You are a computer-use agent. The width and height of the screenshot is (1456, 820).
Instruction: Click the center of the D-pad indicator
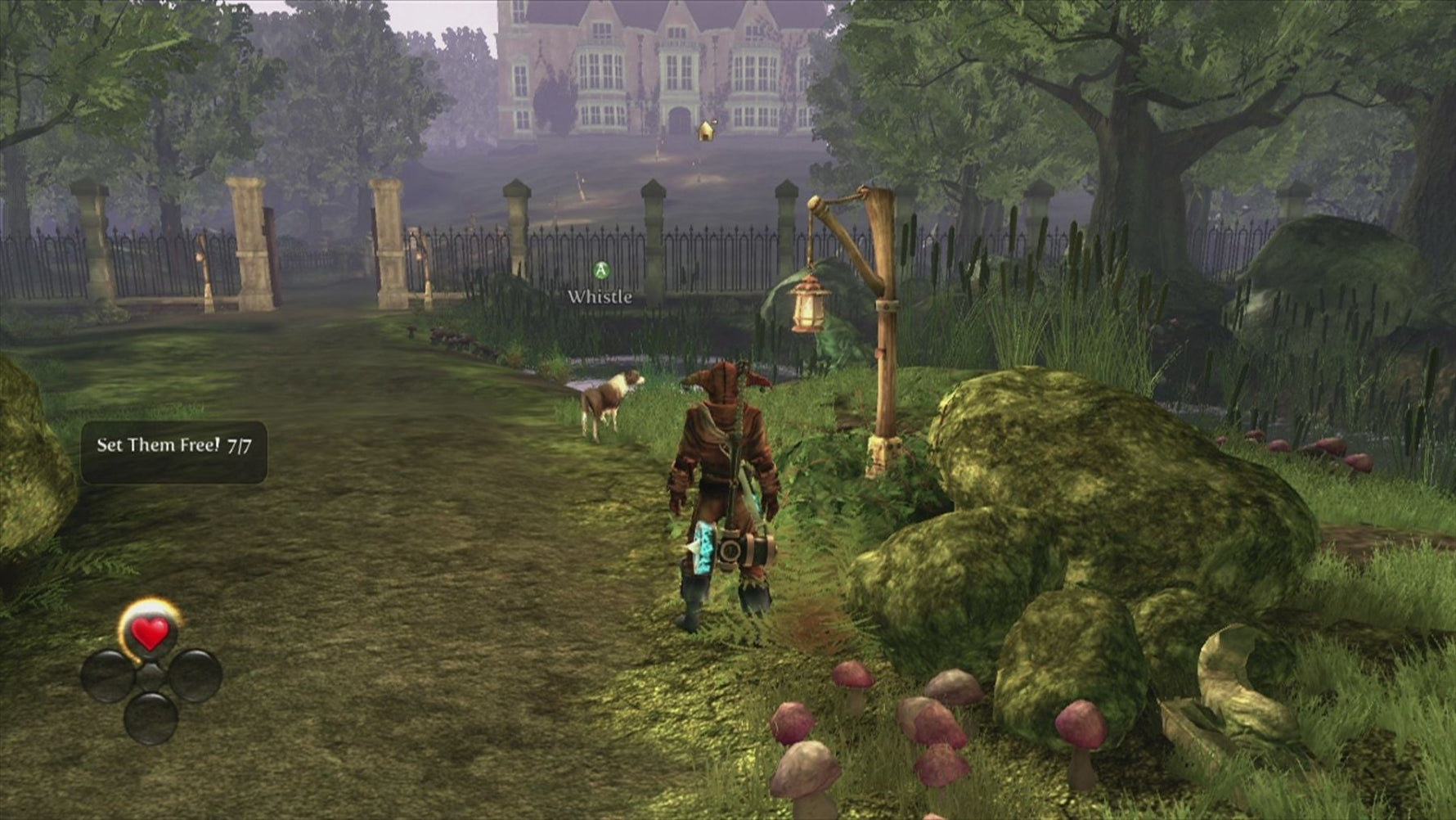[150, 676]
